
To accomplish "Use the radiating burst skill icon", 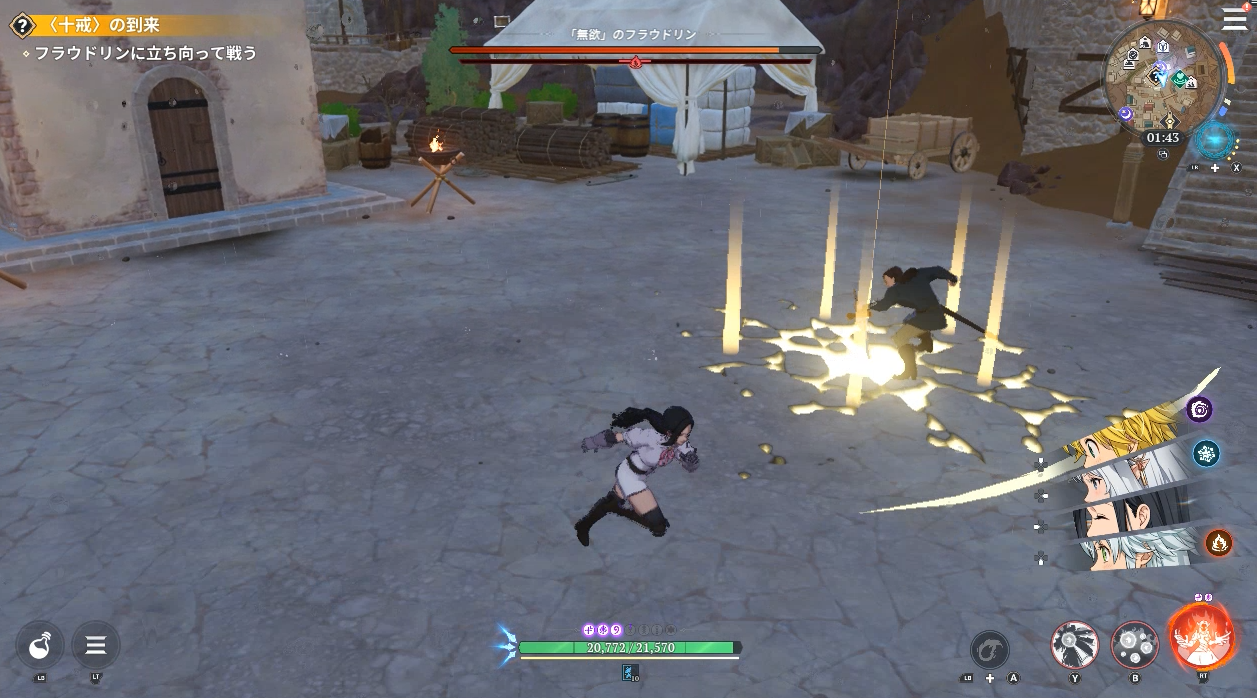I will (1075, 645).
